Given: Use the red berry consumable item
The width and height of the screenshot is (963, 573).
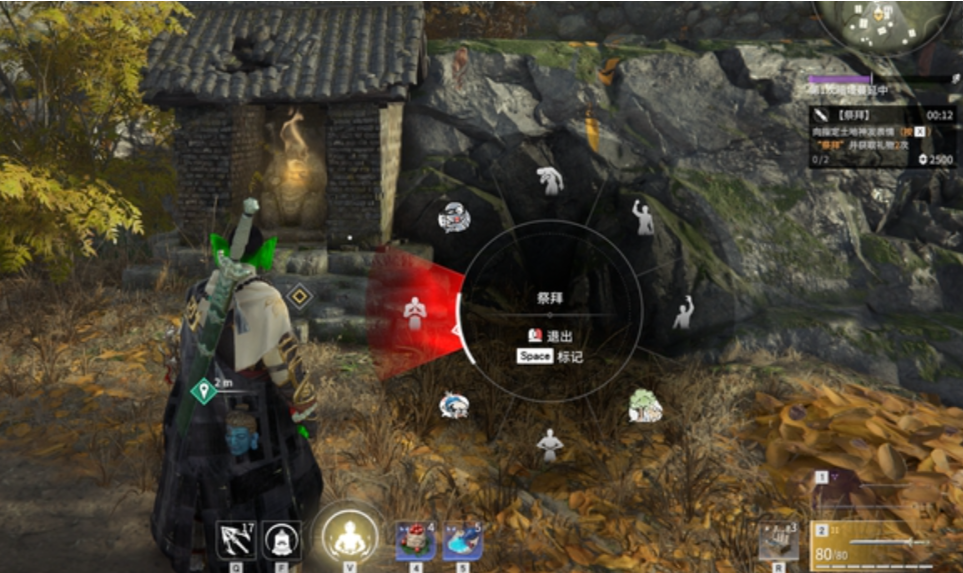Looking at the screenshot, I should pos(413,540).
